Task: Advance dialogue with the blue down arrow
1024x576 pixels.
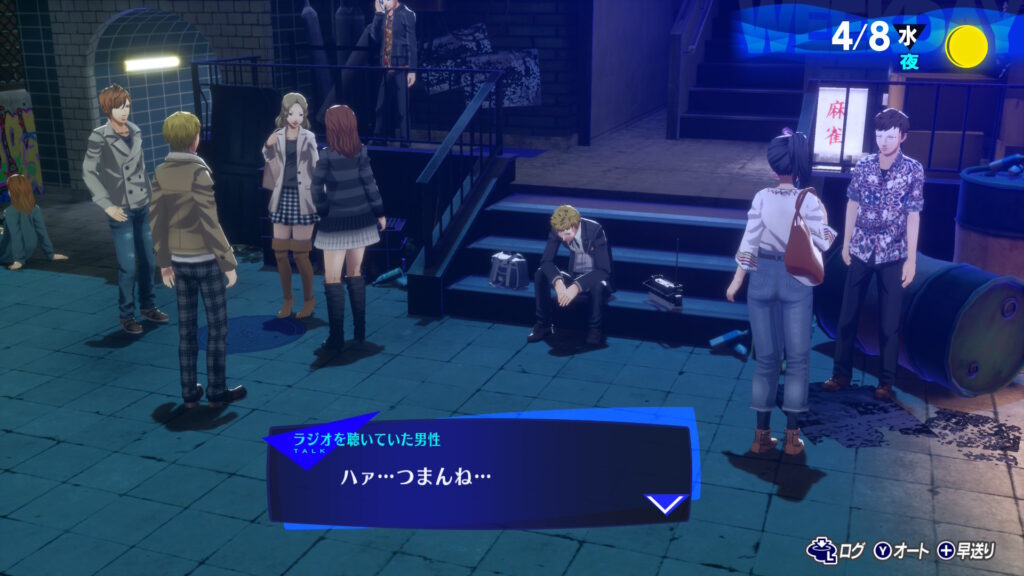Action: tap(667, 503)
